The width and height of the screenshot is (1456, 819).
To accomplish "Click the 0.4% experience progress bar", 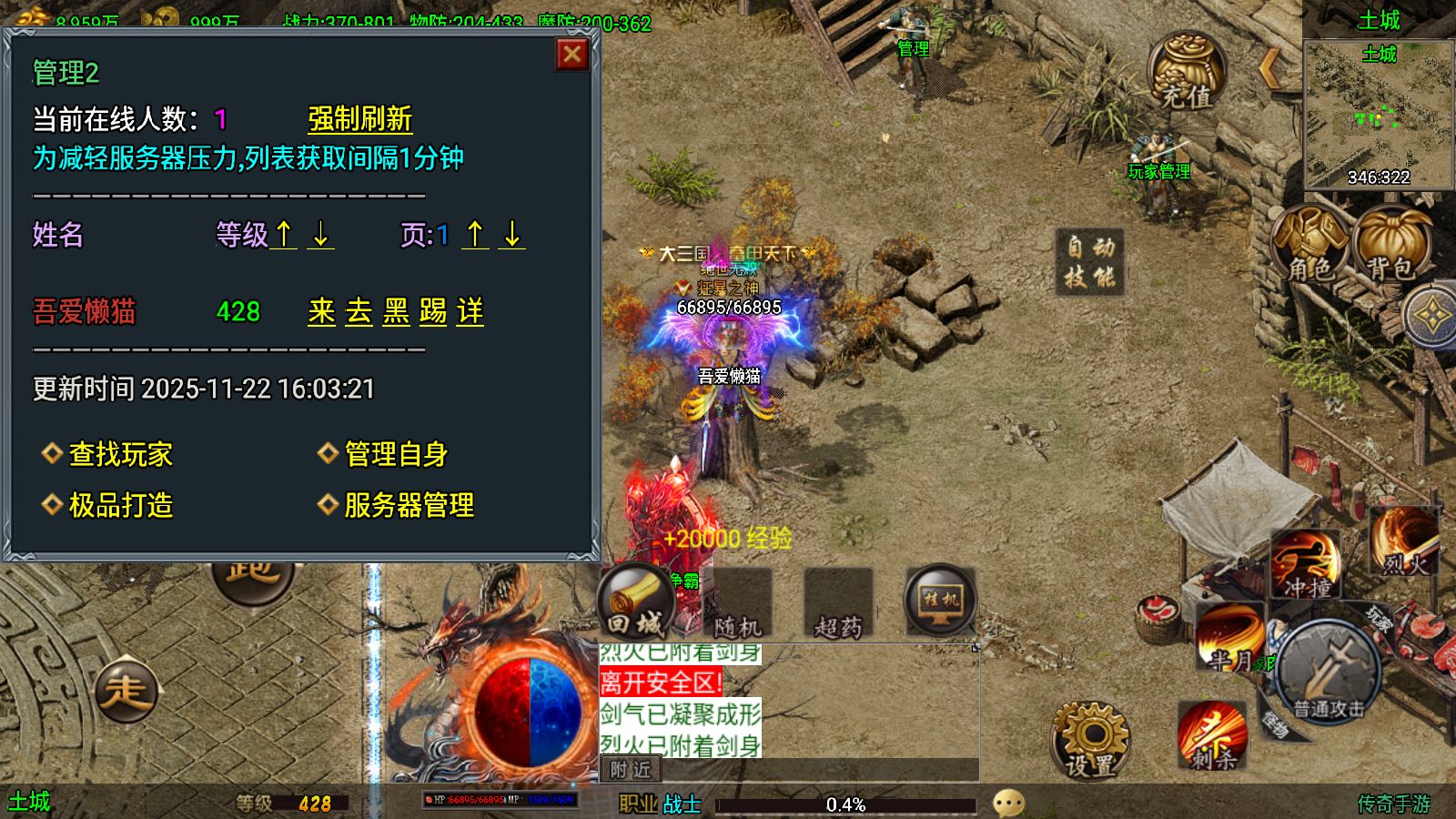I will click(x=846, y=804).
